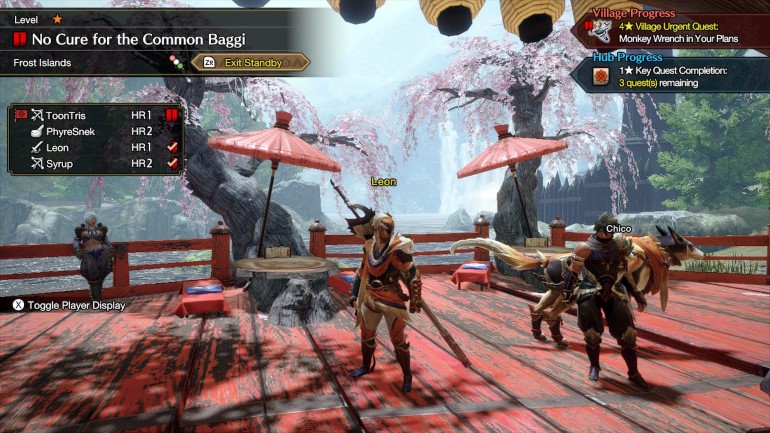
Task: Toggle Player Display option
Action: click(x=69, y=305)
